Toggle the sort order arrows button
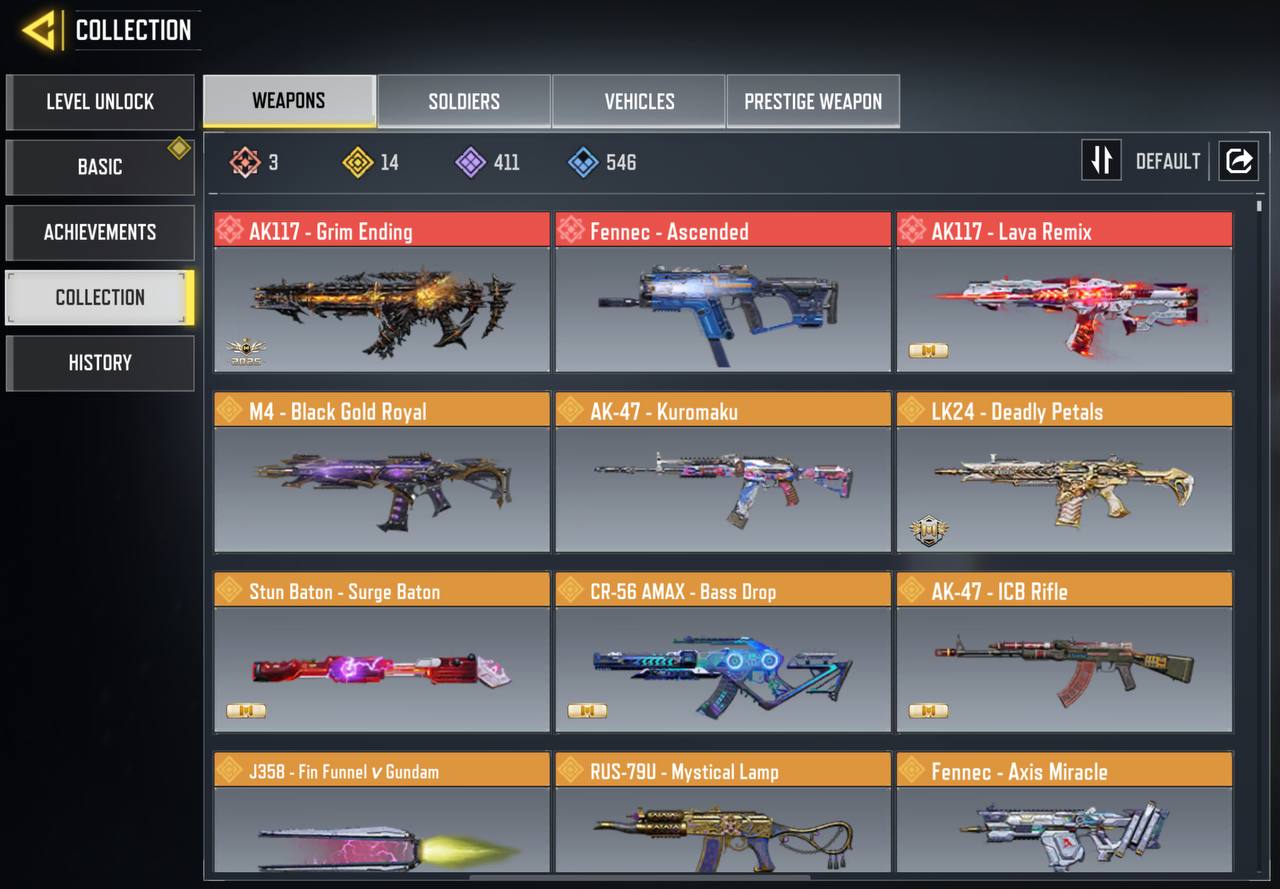Screen dimensions: 1280x889 coord(1101,161)
